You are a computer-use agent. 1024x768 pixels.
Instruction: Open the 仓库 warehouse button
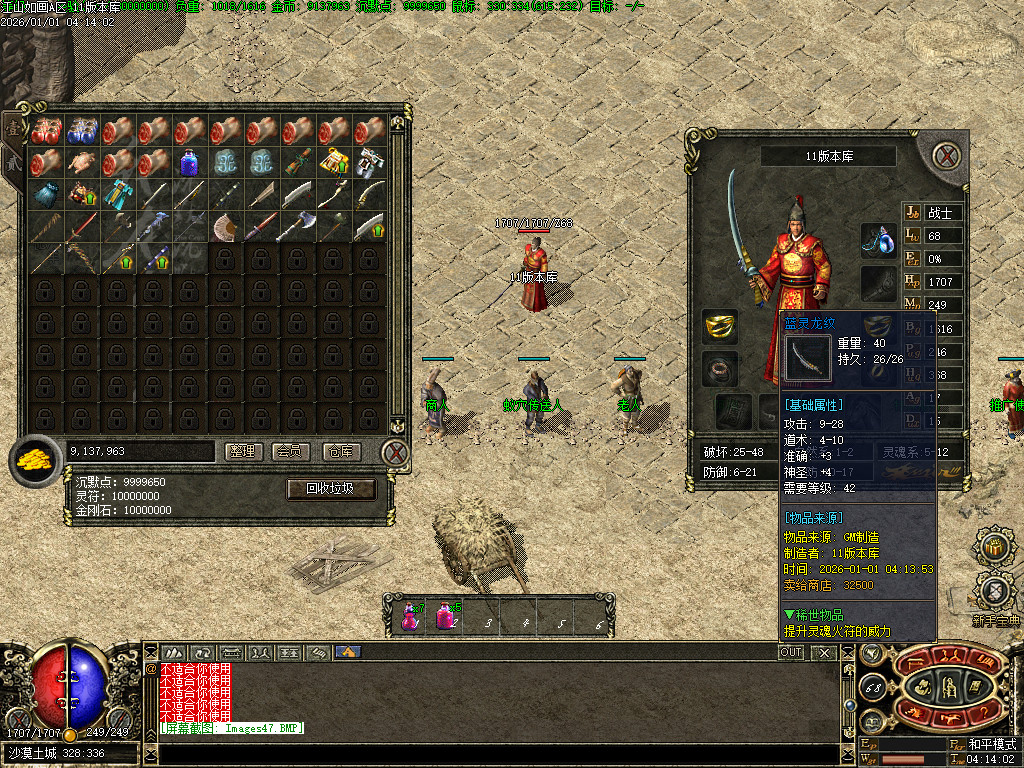point(342,452)
